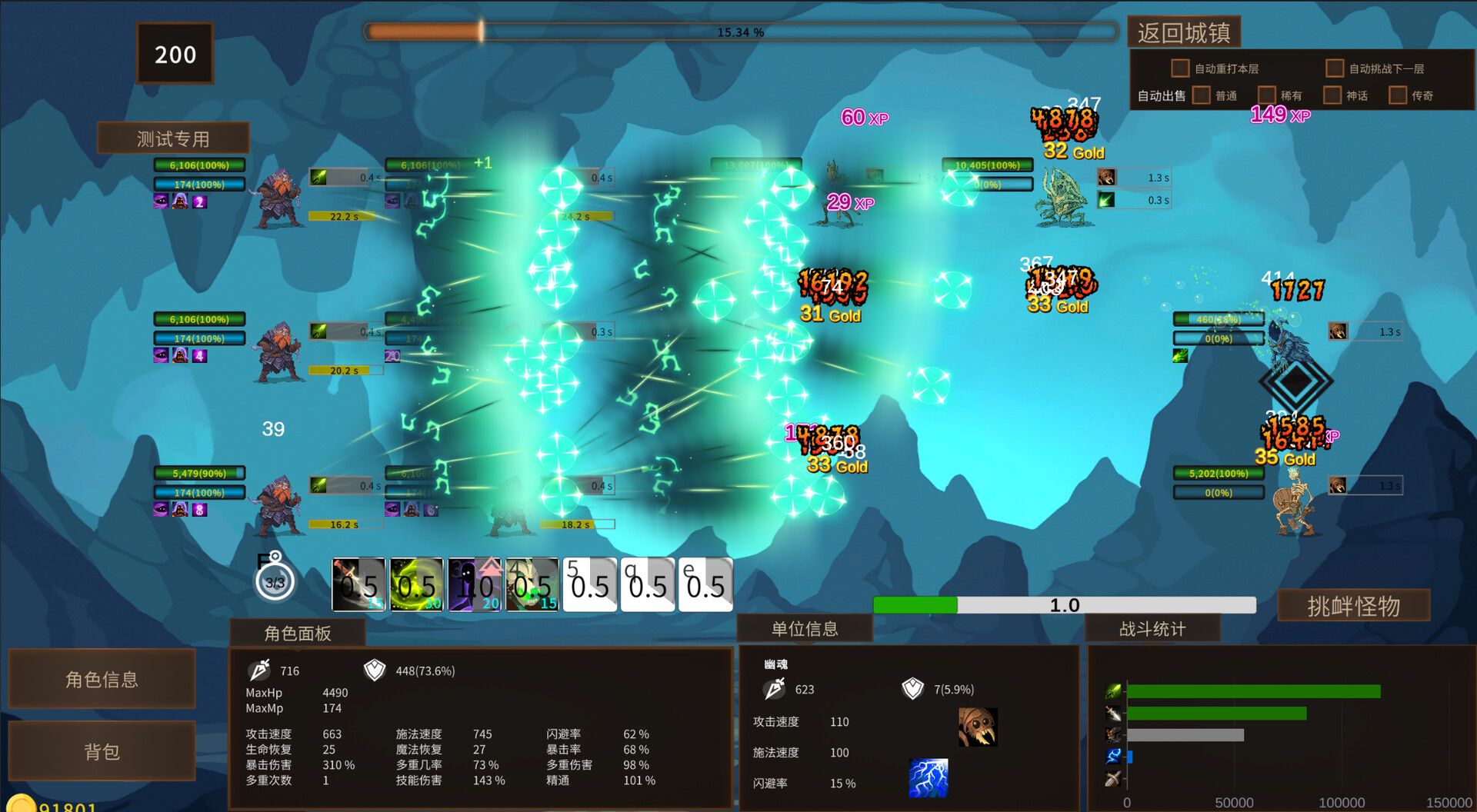Toggle the 自动重打本层 checkbox

pos(1179,68)
